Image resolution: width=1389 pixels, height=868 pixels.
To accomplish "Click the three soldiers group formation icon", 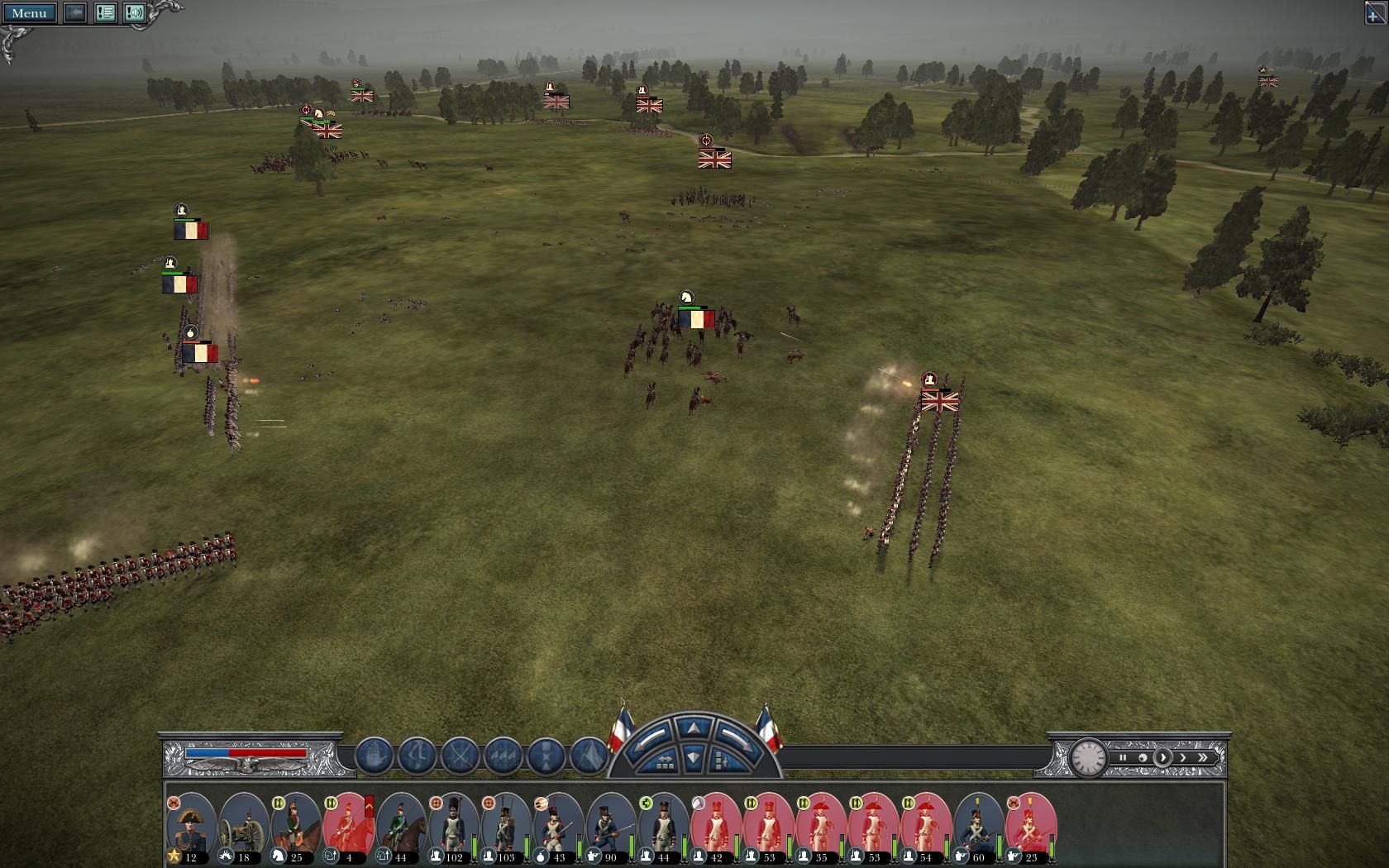I will [503, 756].
